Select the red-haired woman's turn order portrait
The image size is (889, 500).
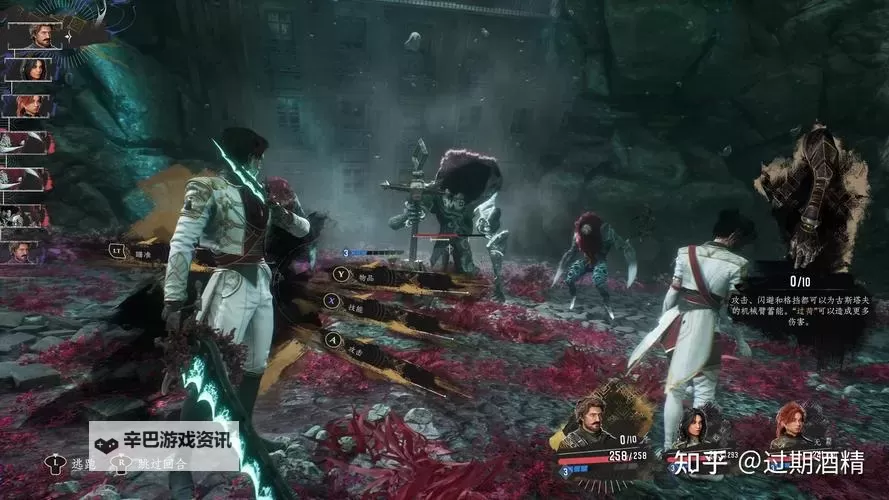click(x=28, y=105)
